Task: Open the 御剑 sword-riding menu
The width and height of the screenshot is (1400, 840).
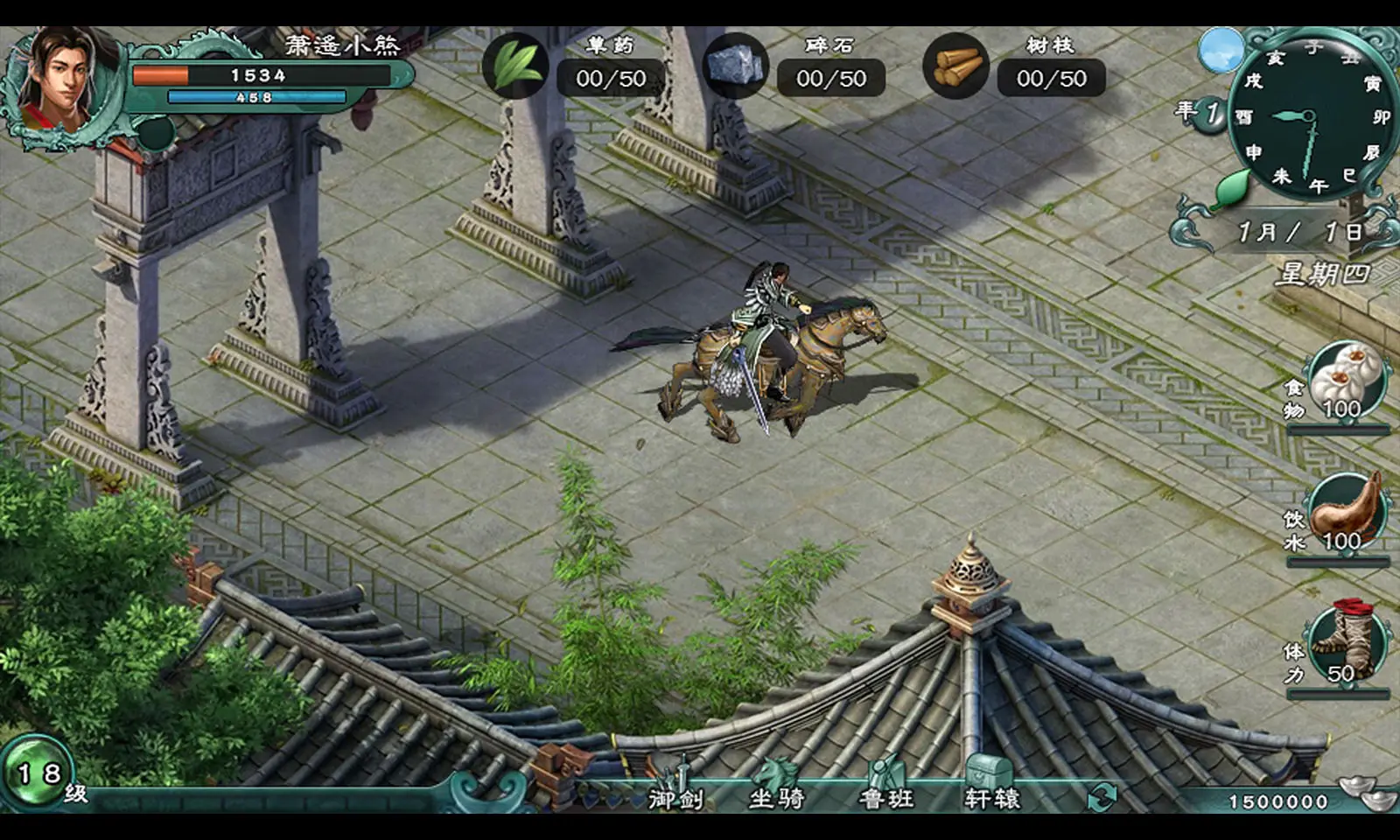Action: tap(675, 786)
